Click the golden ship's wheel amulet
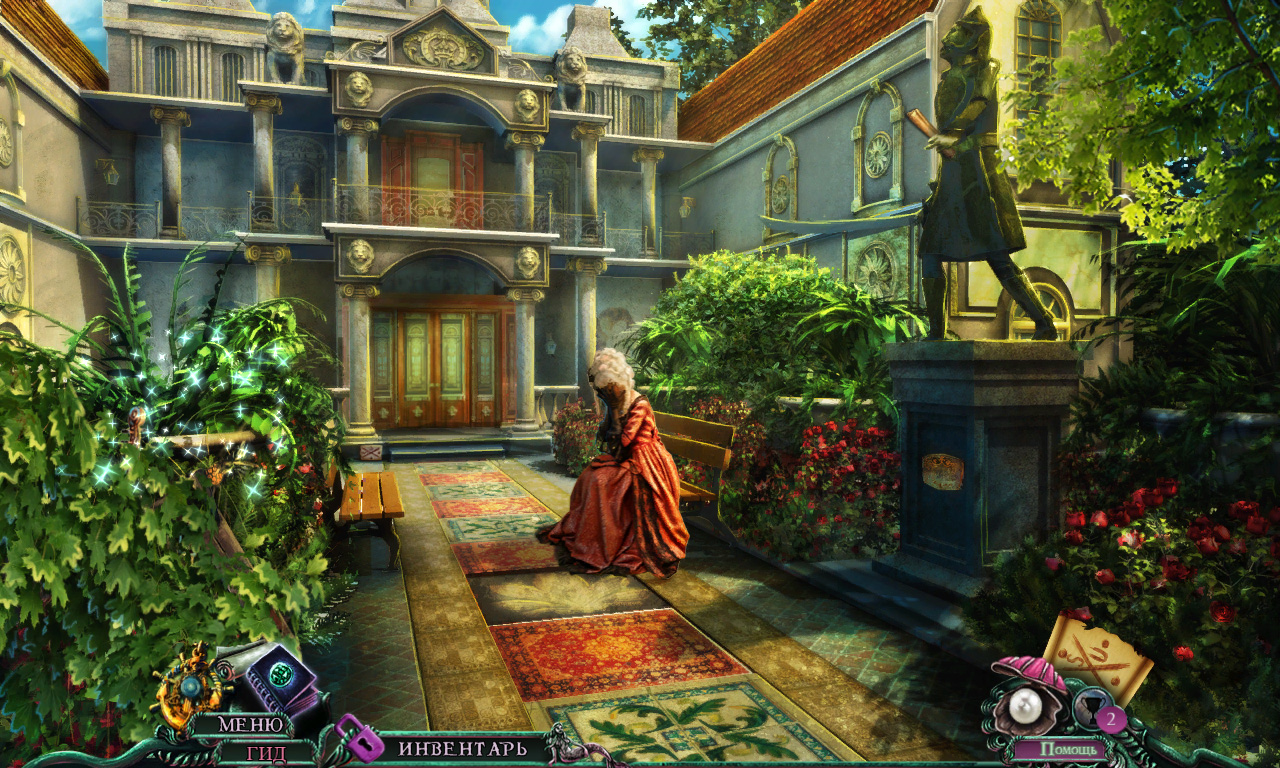Image resolution: width=1280 pixels, height=768 pixels. pos(190,684)
